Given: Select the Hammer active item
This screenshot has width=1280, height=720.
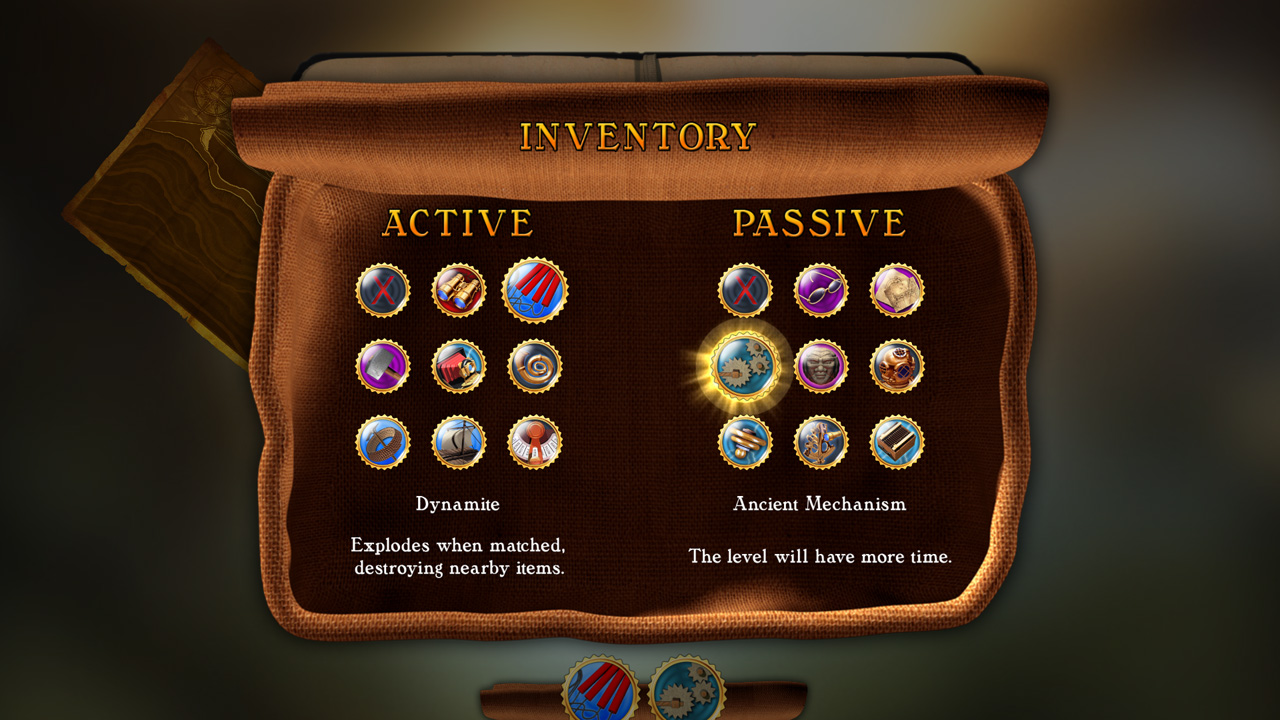Looking at the screenshot, I should pos(381,366).
